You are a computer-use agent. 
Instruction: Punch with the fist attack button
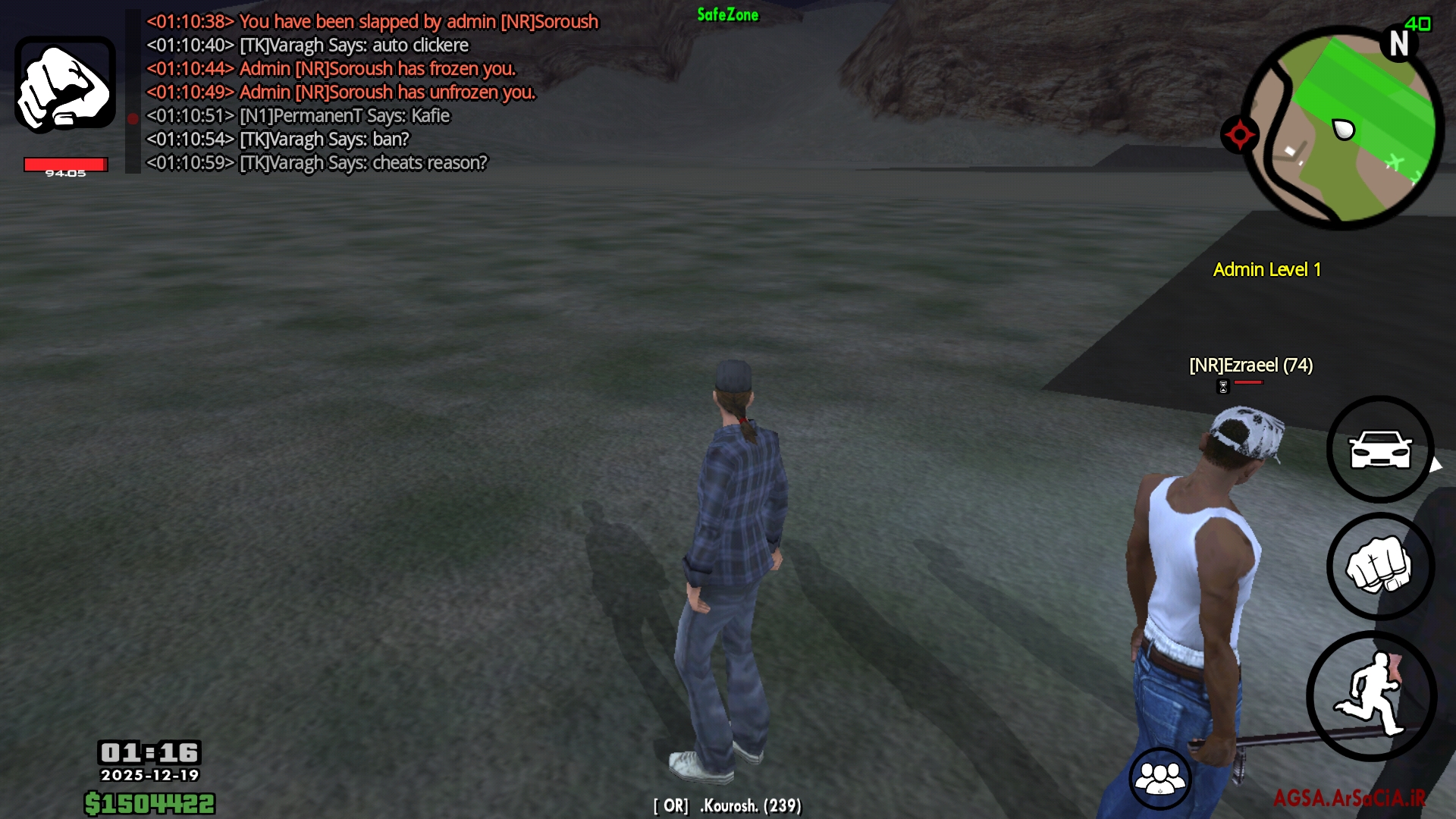coord(1379,566)
